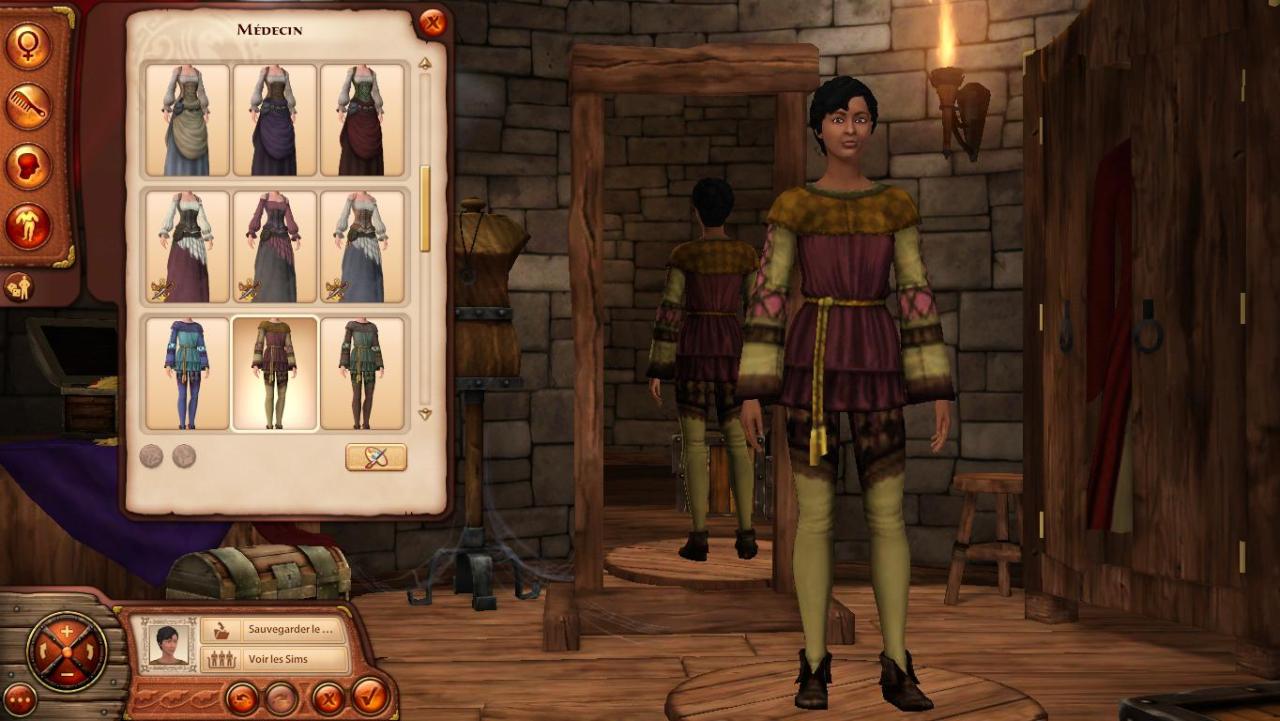The height and width of the screenshot is (721, 1280).
Task: Switch to the hair comb tab
Action: (x=28, y=106)
